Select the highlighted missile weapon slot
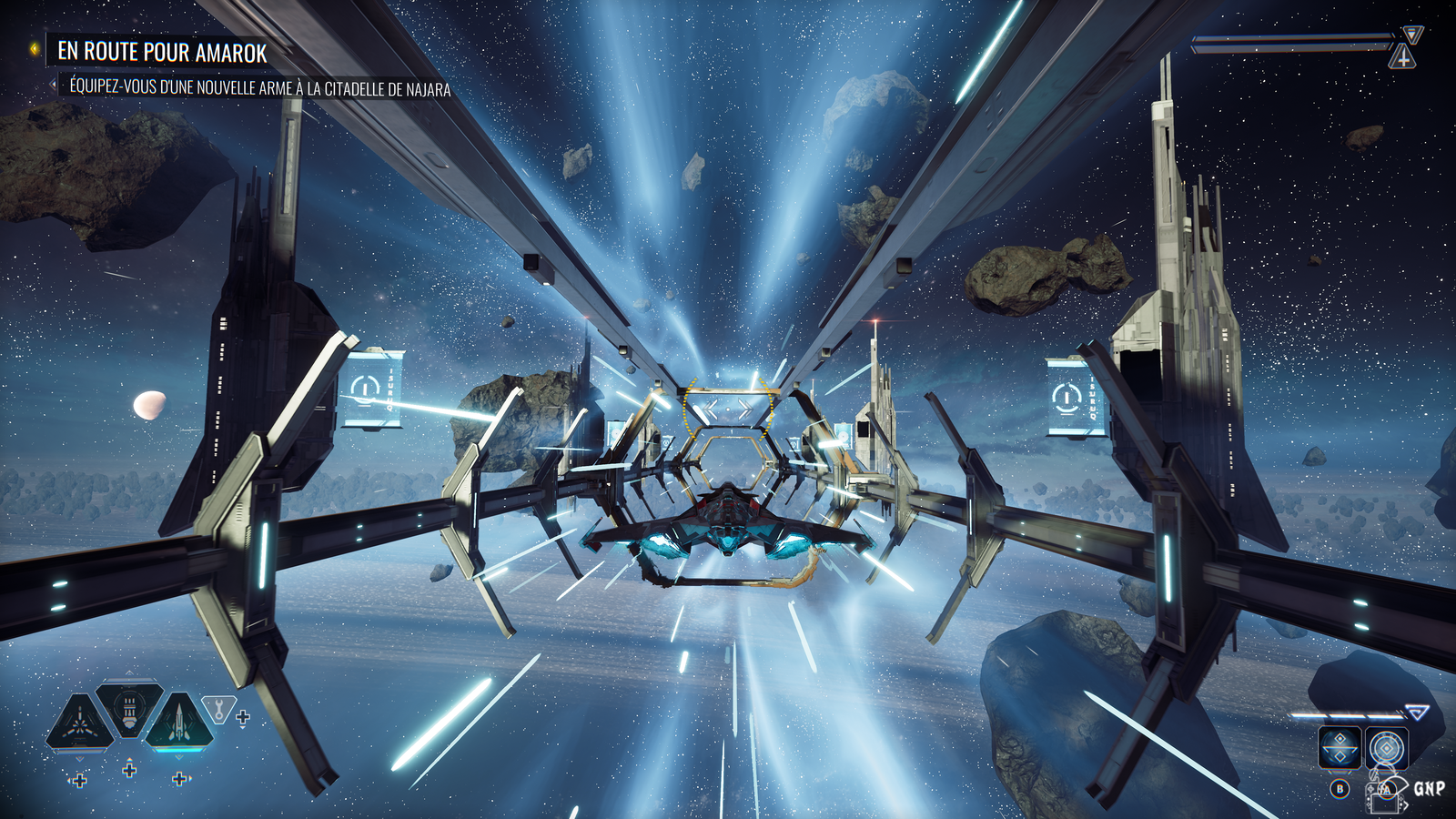This screenshot has width=1456, height=819. tap(179, 723)
